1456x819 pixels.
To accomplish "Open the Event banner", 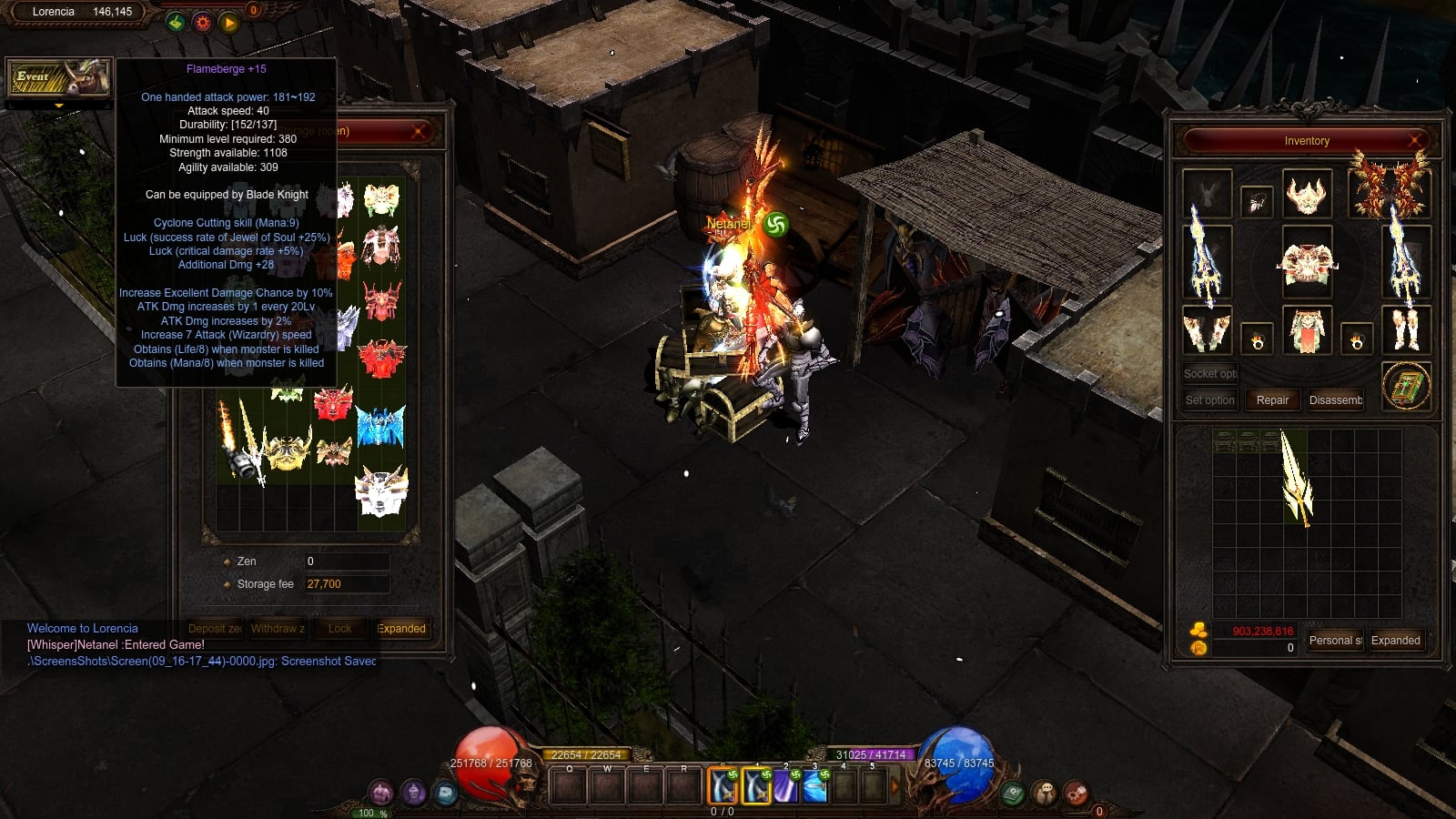I will point(58,79).
